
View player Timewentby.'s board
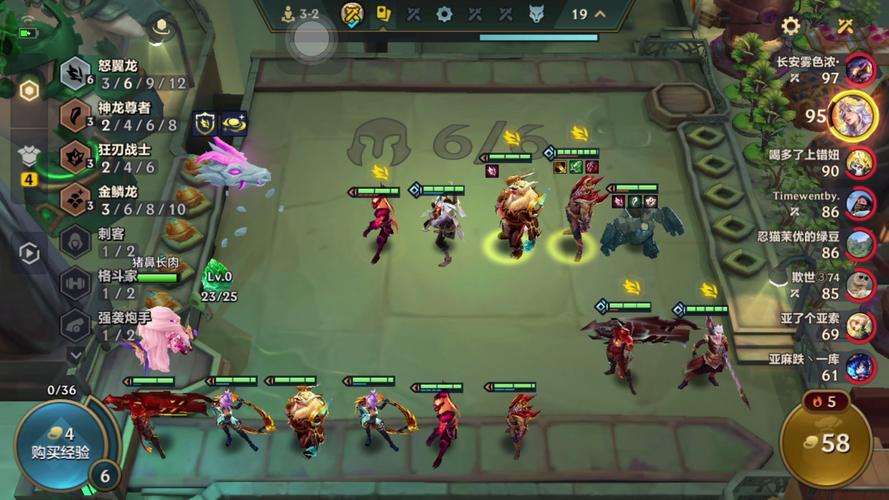click(x=859, y=204)
